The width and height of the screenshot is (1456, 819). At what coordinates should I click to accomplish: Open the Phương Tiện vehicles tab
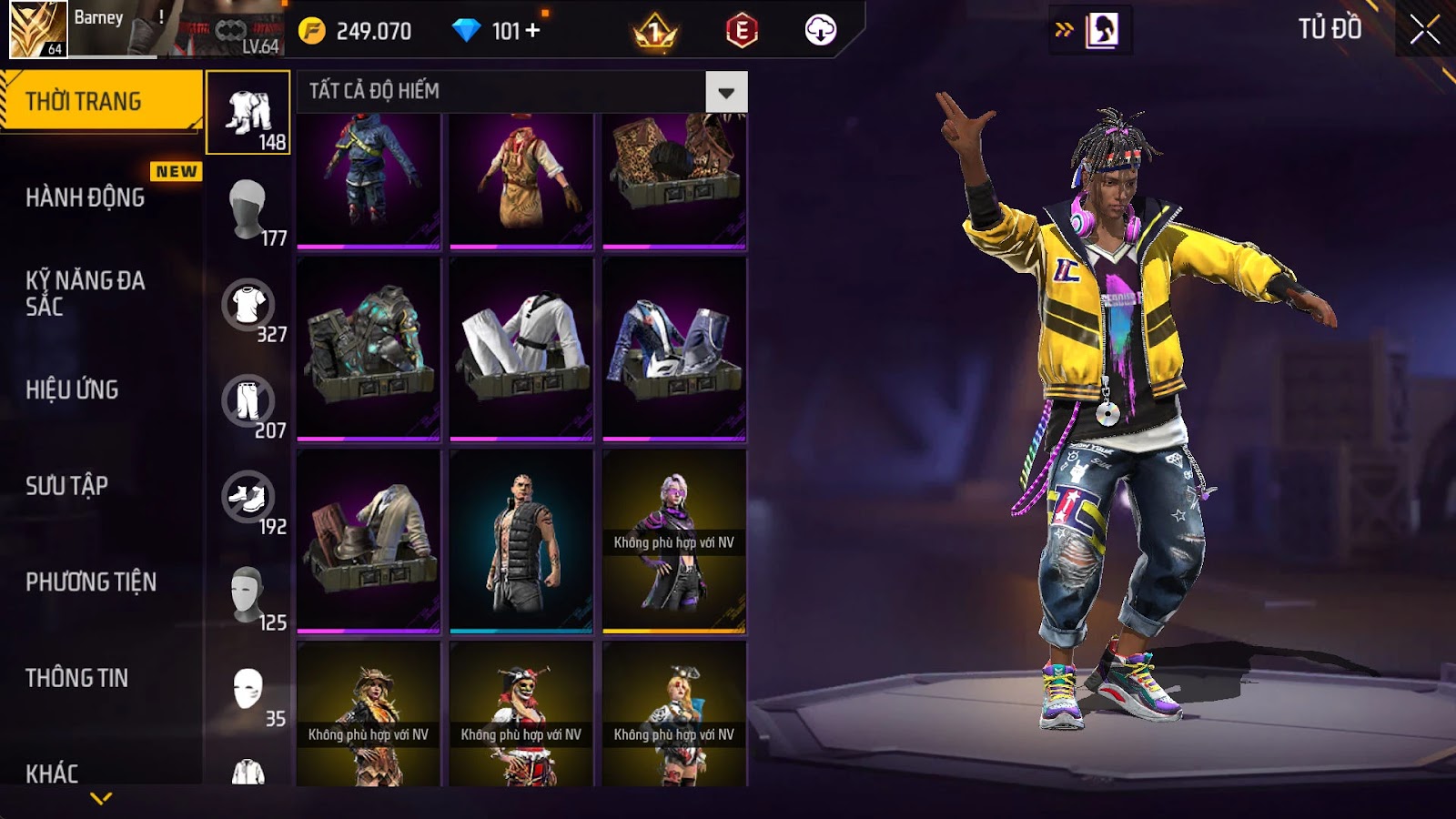pyautogui.click(x=91, y=581)
